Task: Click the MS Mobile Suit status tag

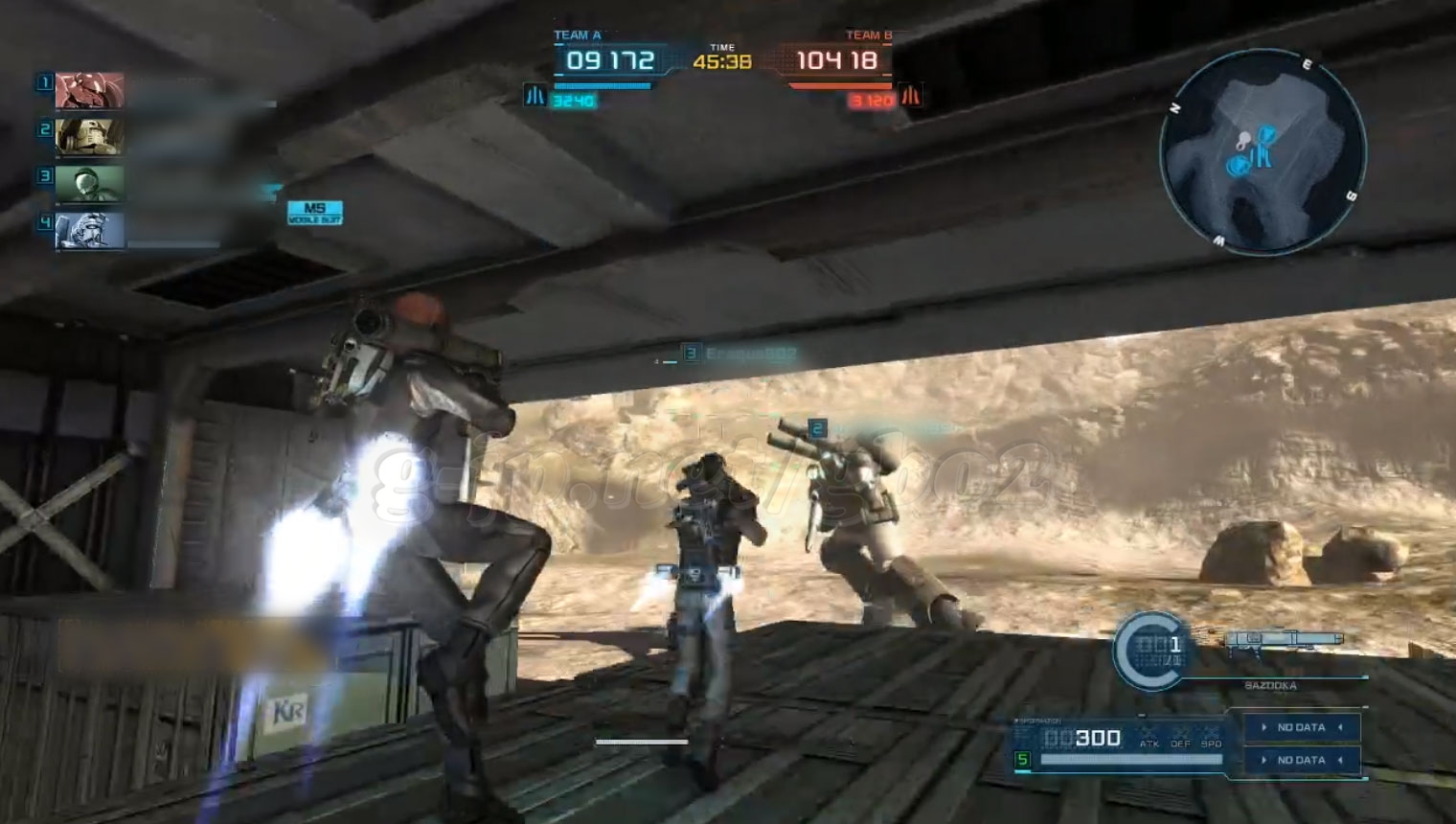Action: point(315,213)
